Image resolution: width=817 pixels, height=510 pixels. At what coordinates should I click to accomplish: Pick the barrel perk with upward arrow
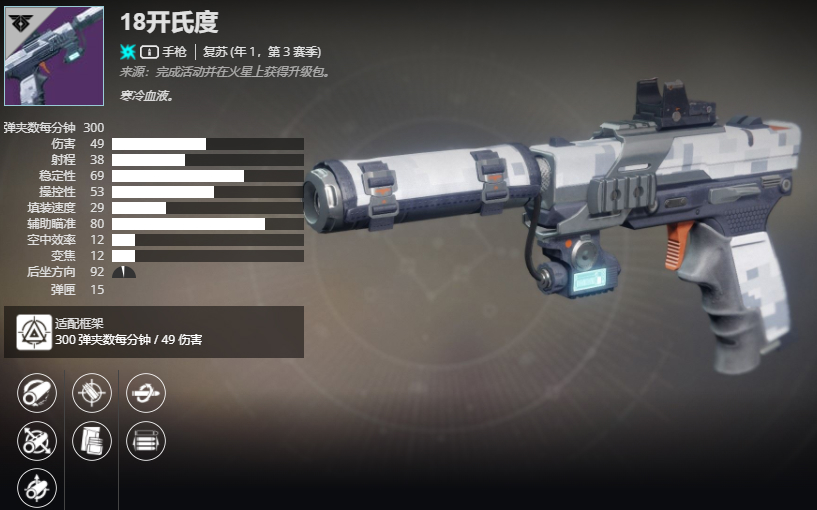(37, 487)
